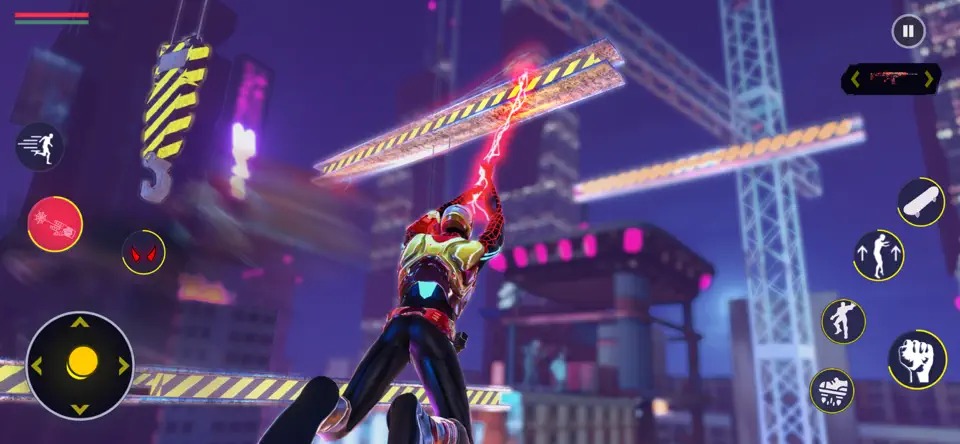Viewport: 960px width, 444px height.
Task: Tap the jump button with up arrows
Action: pyautogui.click(x=879, y=255)
